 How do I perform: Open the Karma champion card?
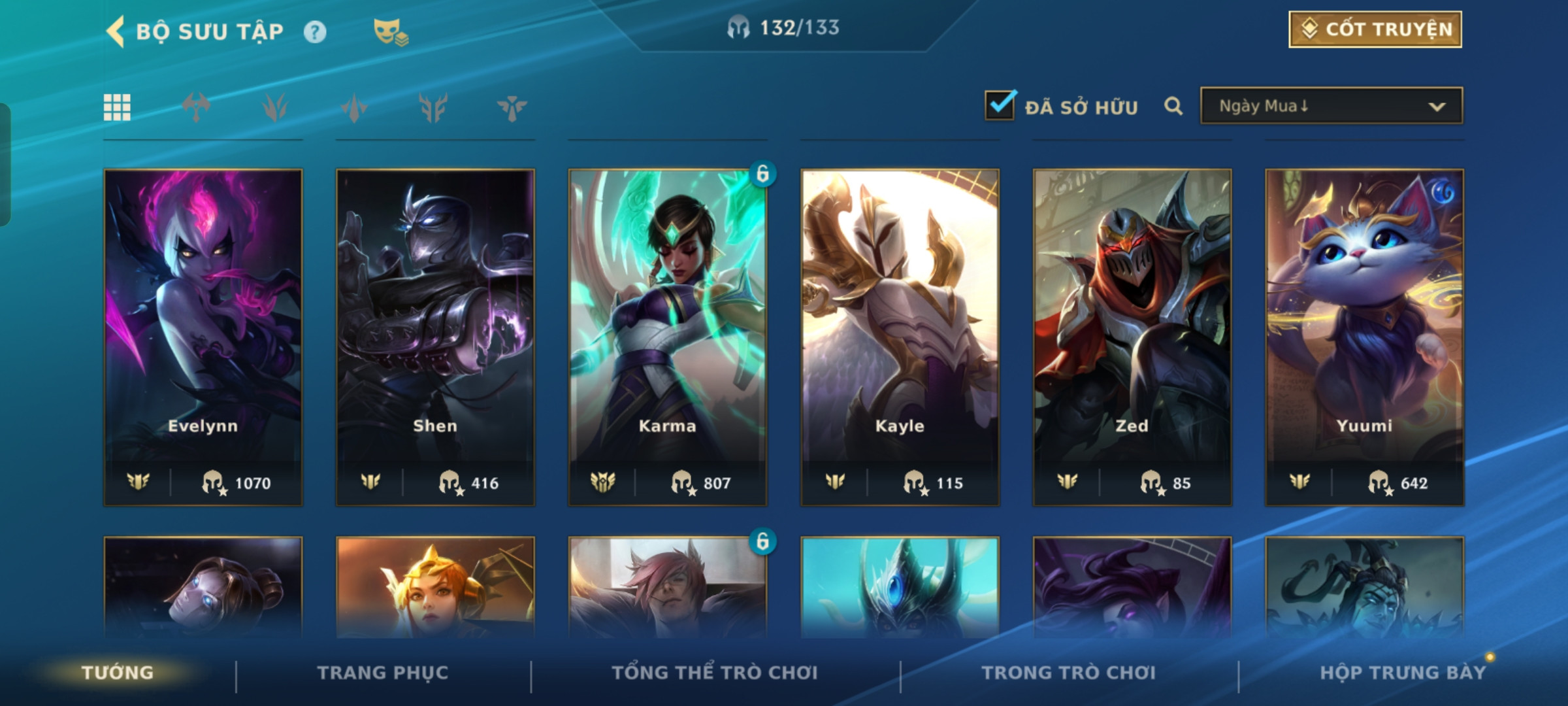667,337
